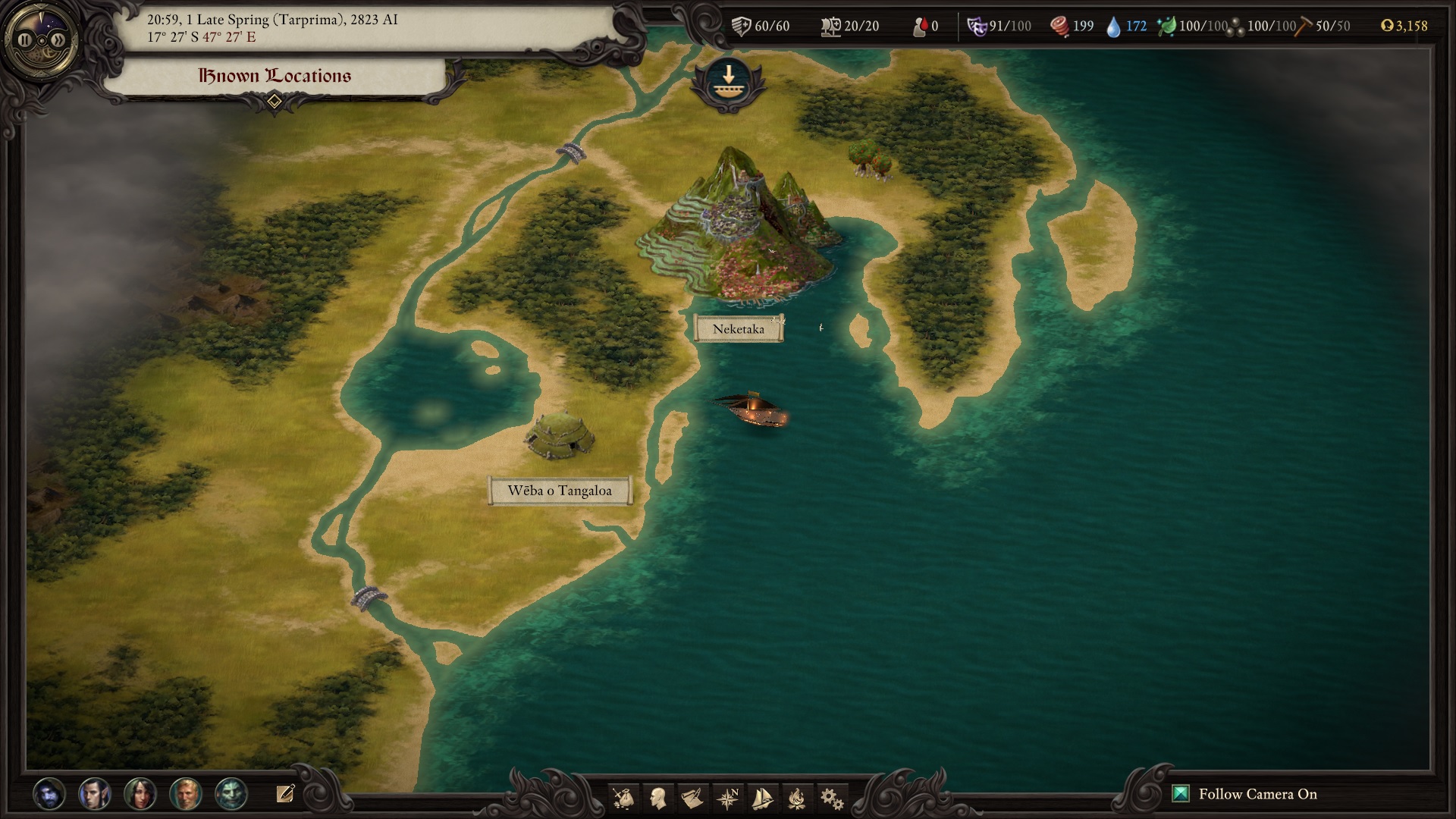Open the options gears icon
The width and height of the screenshot is (1456, 819).
[x=832, y=798]
